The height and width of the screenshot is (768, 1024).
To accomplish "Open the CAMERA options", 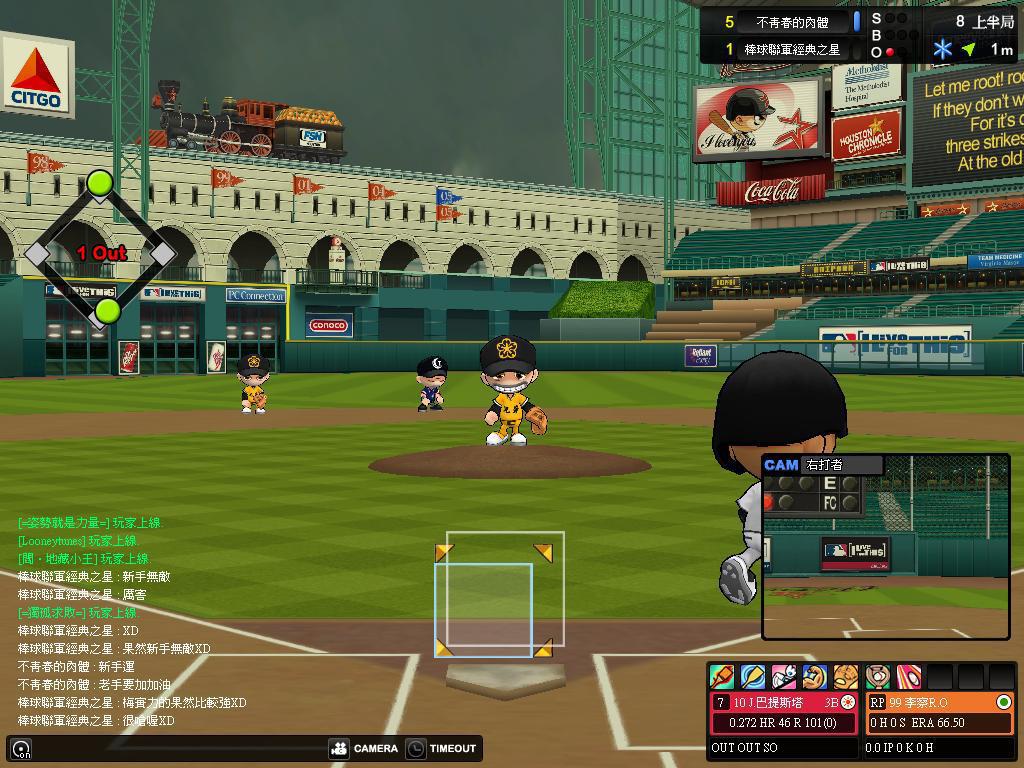I will click(x=364, y=748).
